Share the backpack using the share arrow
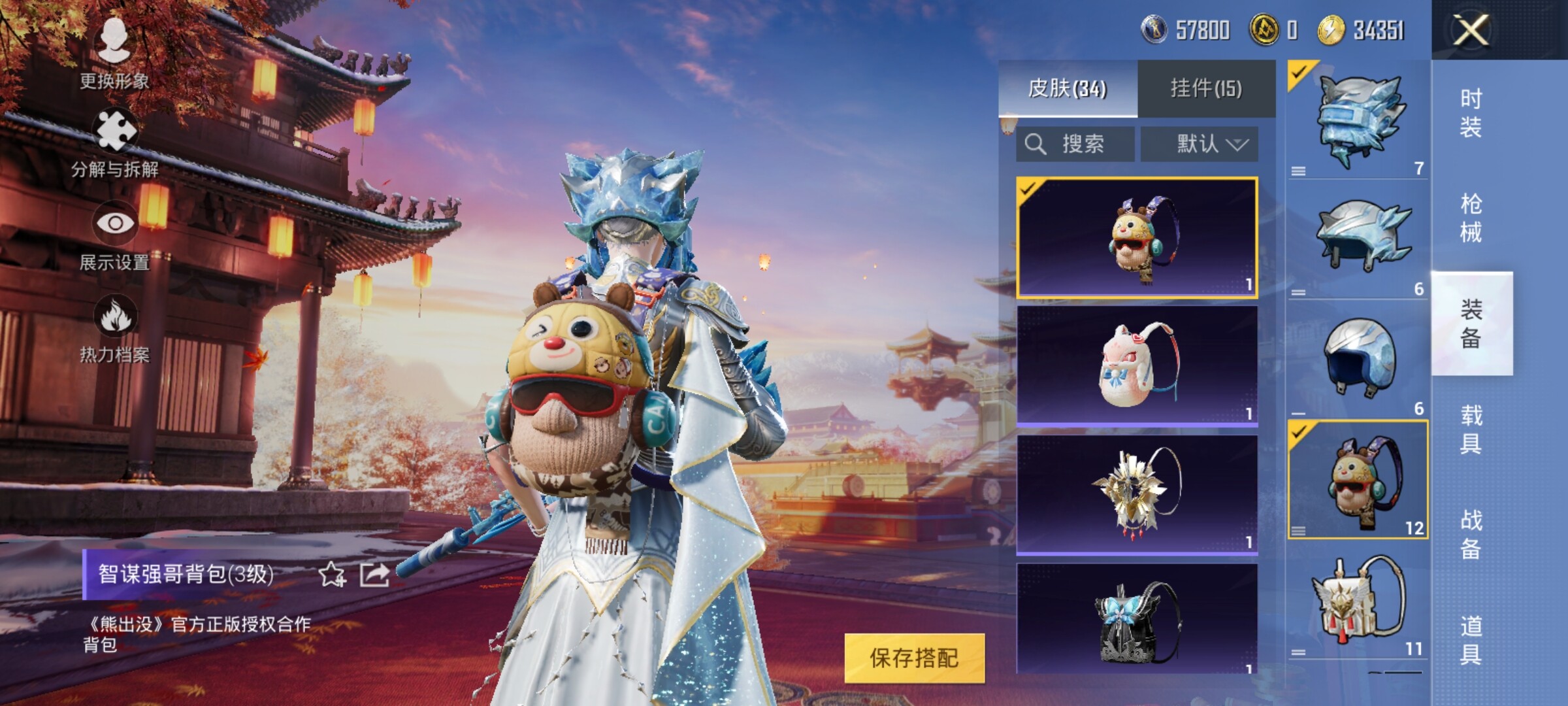 [x=375, y=575]
